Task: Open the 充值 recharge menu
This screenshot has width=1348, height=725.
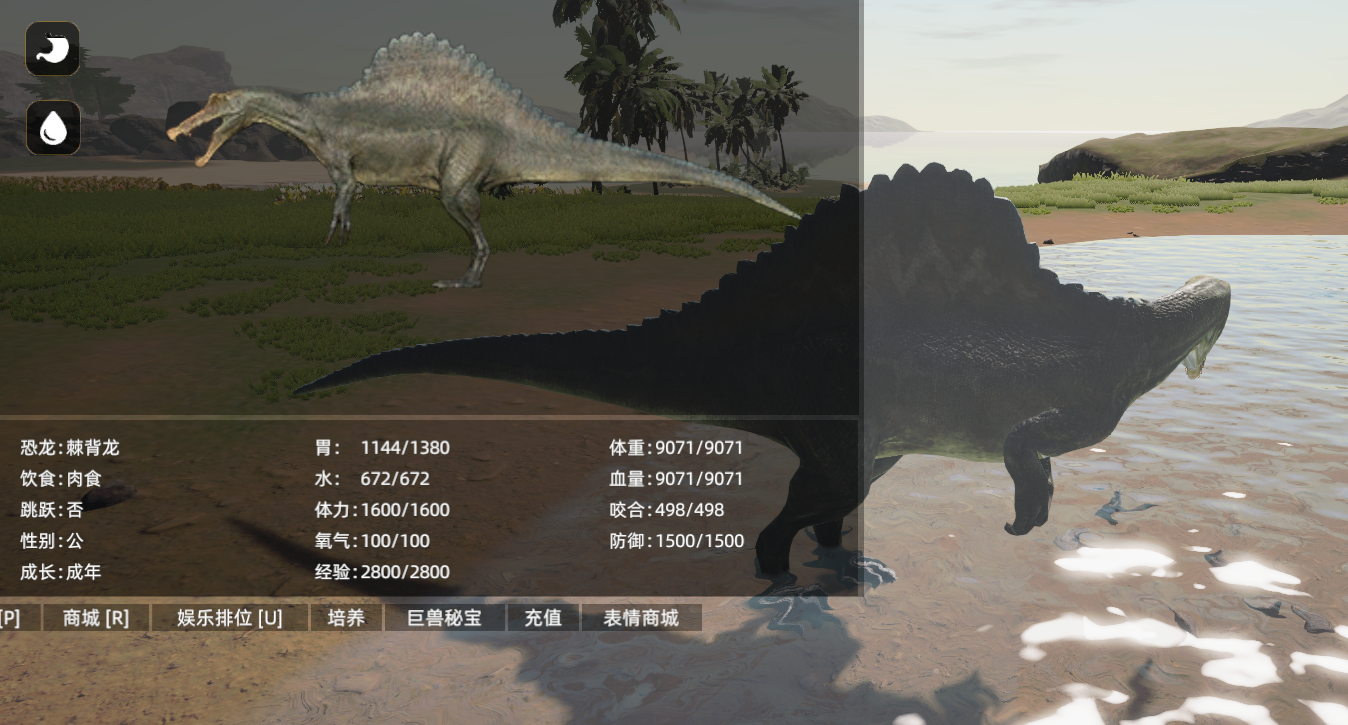Action: [543, 618]
